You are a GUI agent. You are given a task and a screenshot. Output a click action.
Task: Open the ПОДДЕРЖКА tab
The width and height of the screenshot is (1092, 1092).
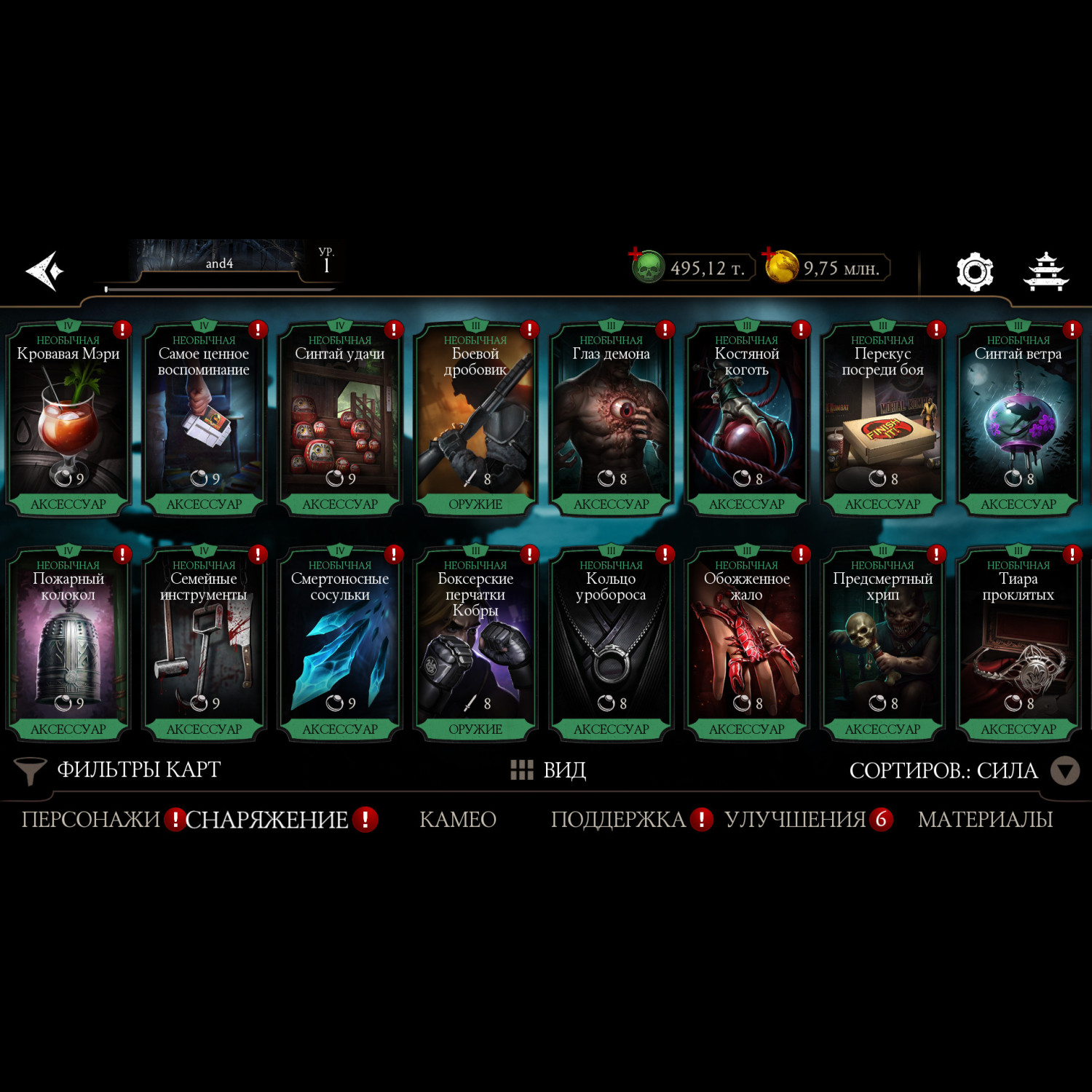click(618, 820)
